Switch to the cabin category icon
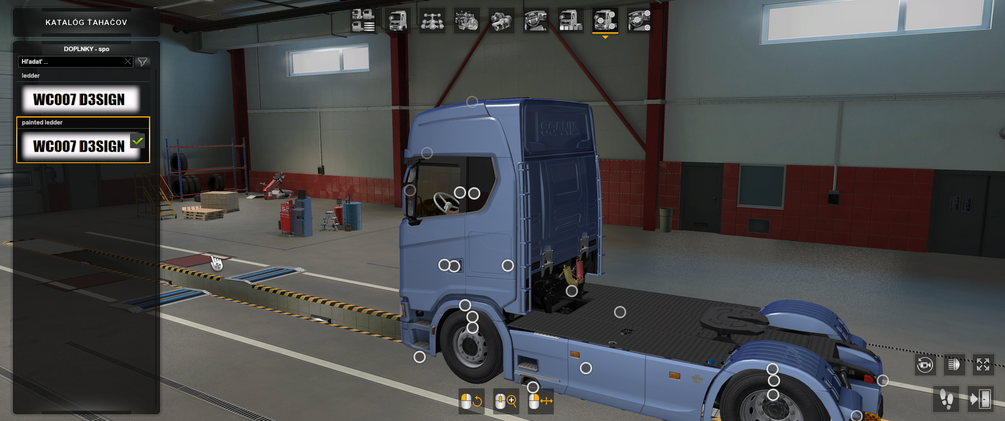The width and height of the screenshot is (1005, 421). click(398, 20)
